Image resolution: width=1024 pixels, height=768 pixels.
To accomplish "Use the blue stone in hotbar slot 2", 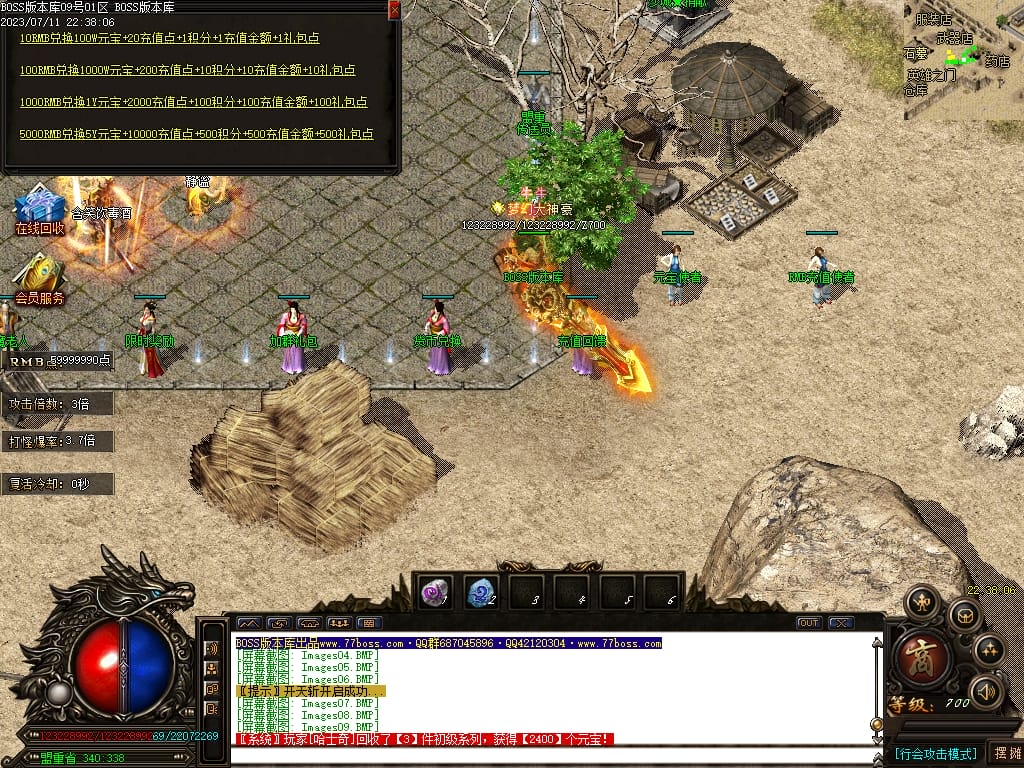I will coord(482,592).
